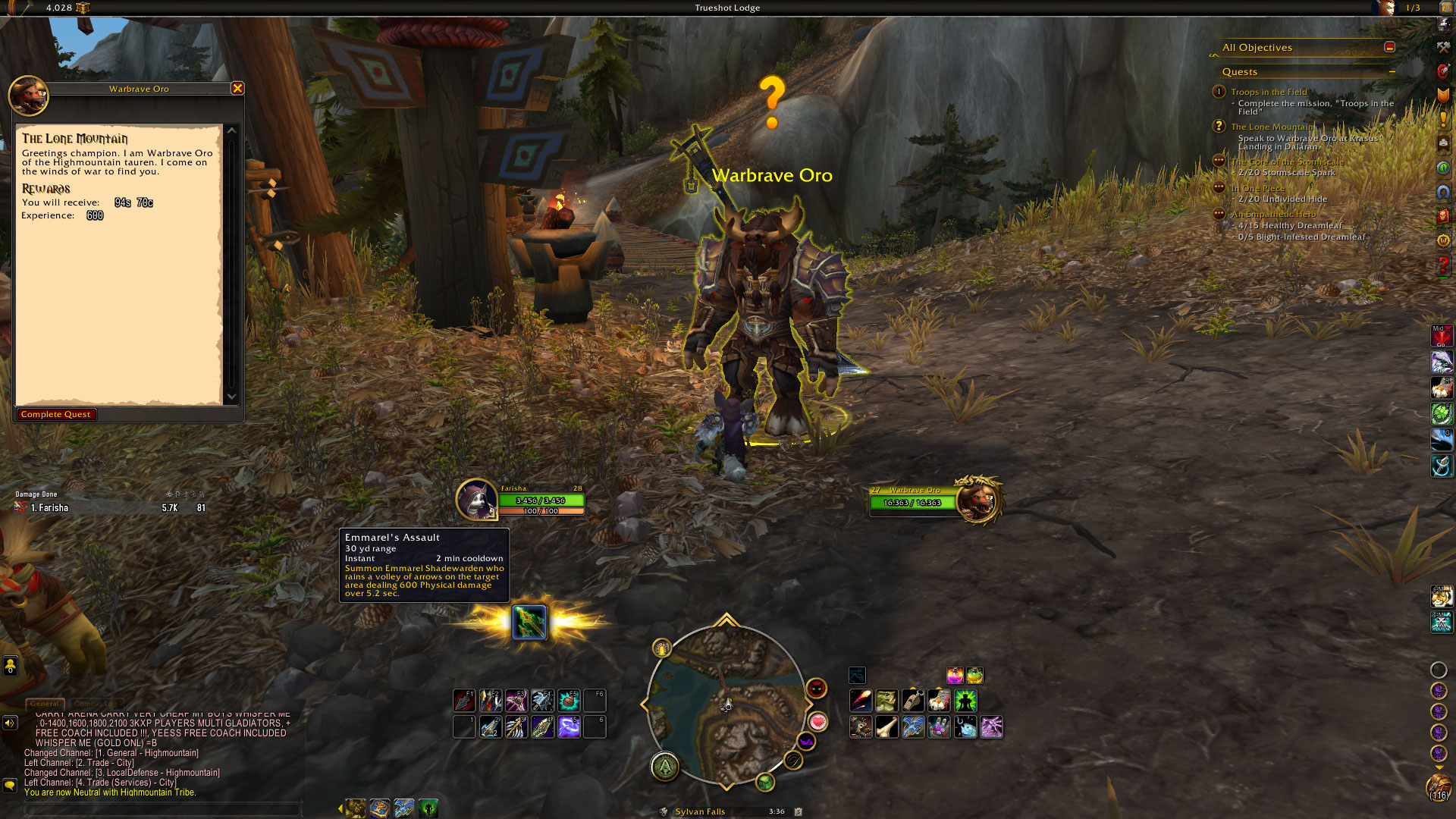This screenshot has height=819, width=1456.
Task: Switch to the General chat tab
Action: point(45,704)
